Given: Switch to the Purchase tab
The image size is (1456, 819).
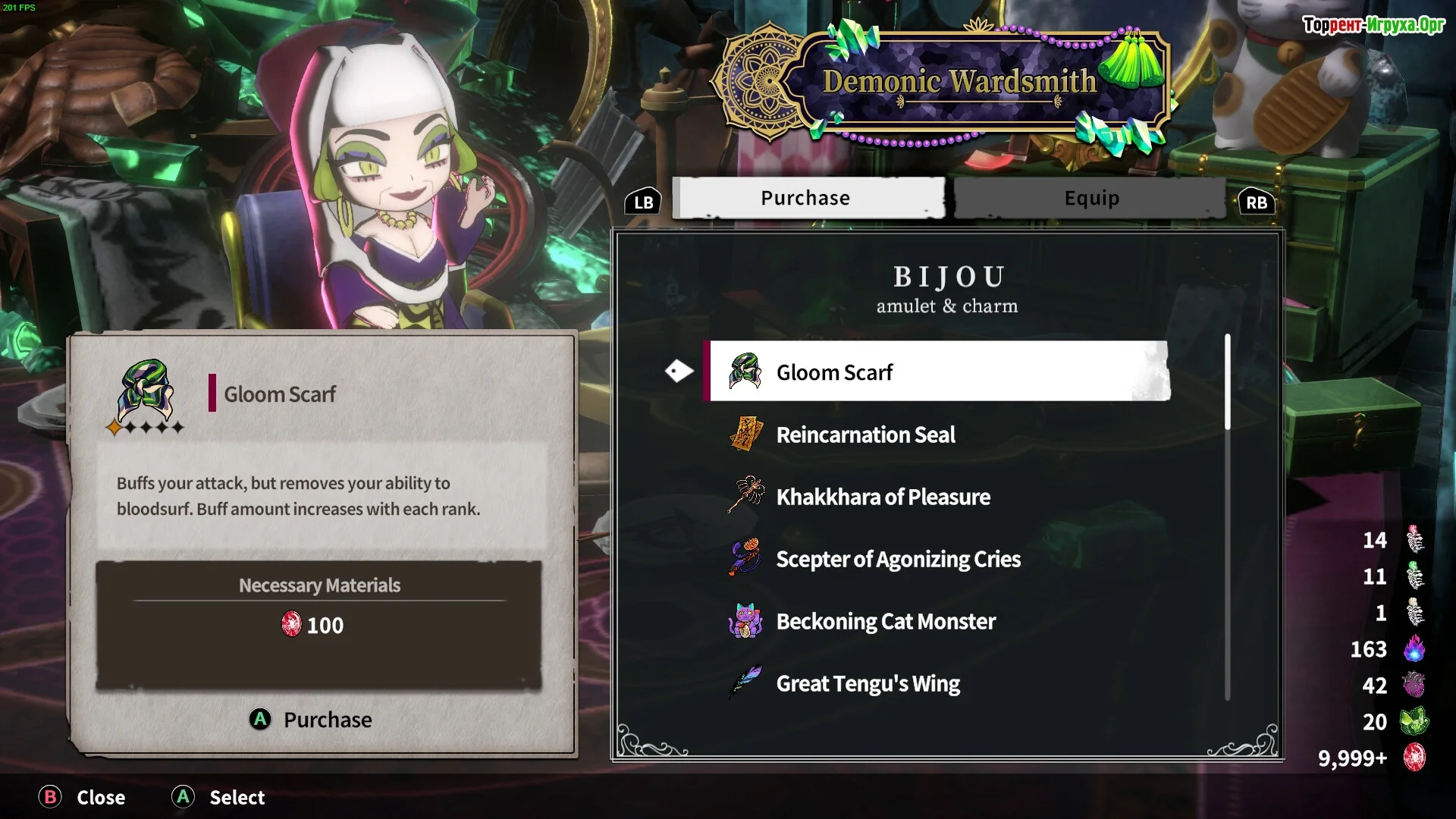Looking at the screenshot, I should [x=808, y=198].
